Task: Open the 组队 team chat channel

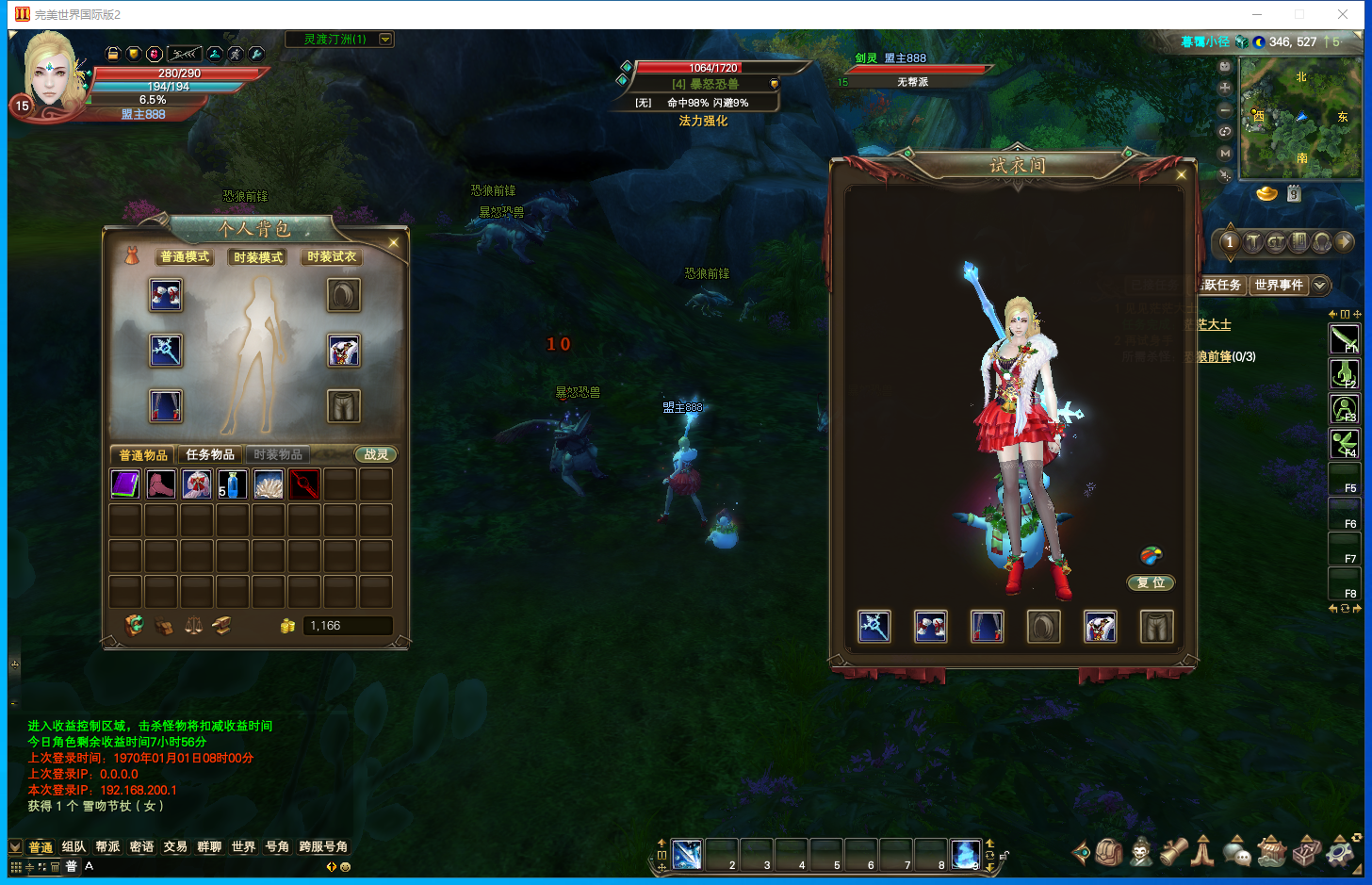Action: (73, 846)
